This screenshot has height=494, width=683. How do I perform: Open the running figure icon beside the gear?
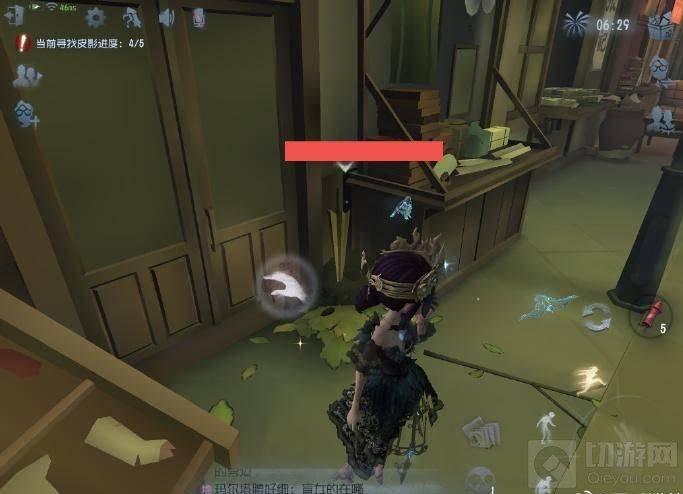[131, 17]
